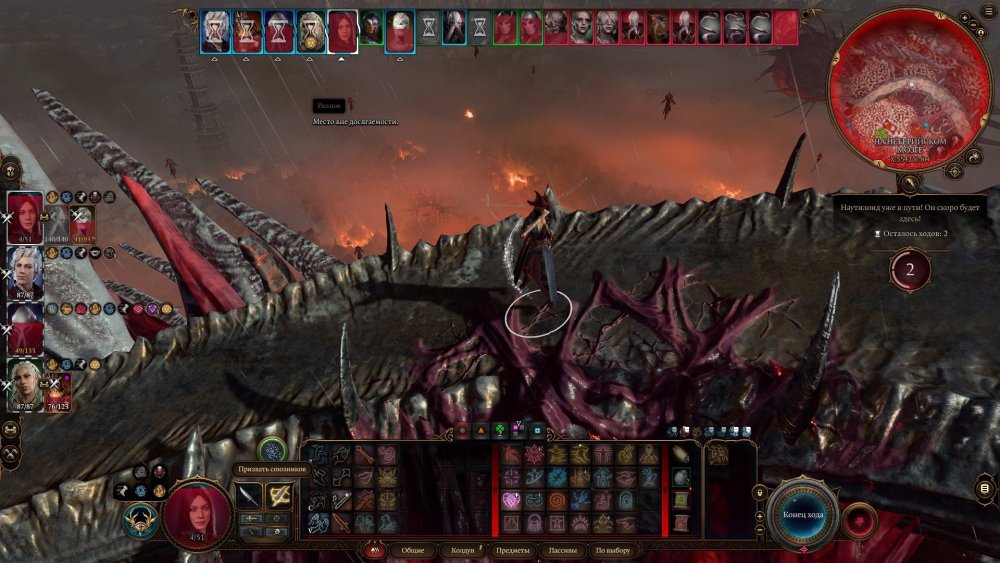Use the pink heart spell icon

pos(511,500)
